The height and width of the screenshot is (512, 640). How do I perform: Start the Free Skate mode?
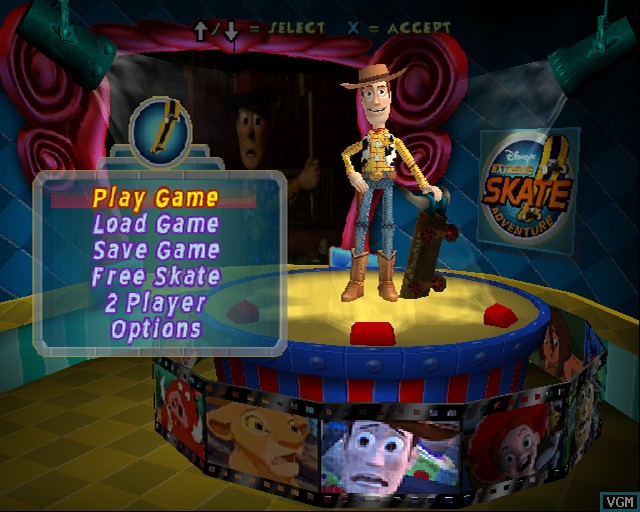[x=155, y=276]
